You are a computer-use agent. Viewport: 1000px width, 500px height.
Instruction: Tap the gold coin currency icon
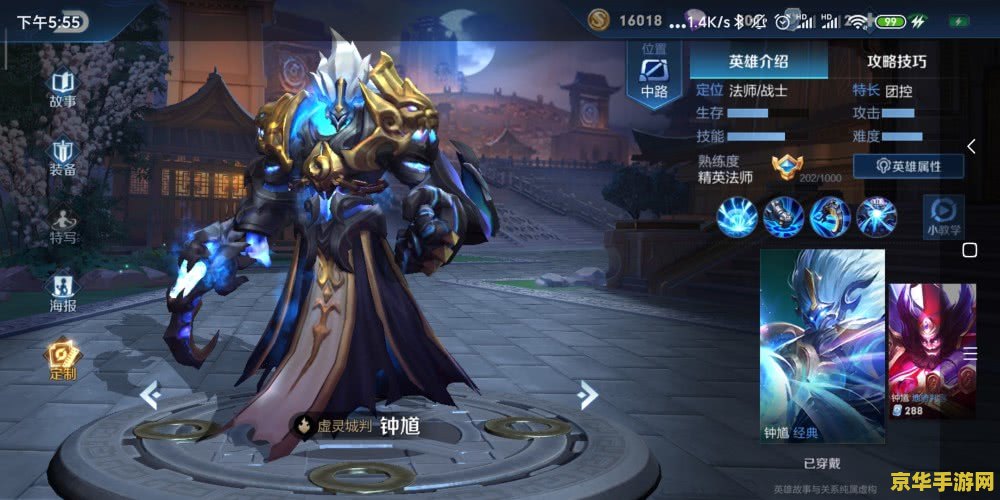(598, 19)
